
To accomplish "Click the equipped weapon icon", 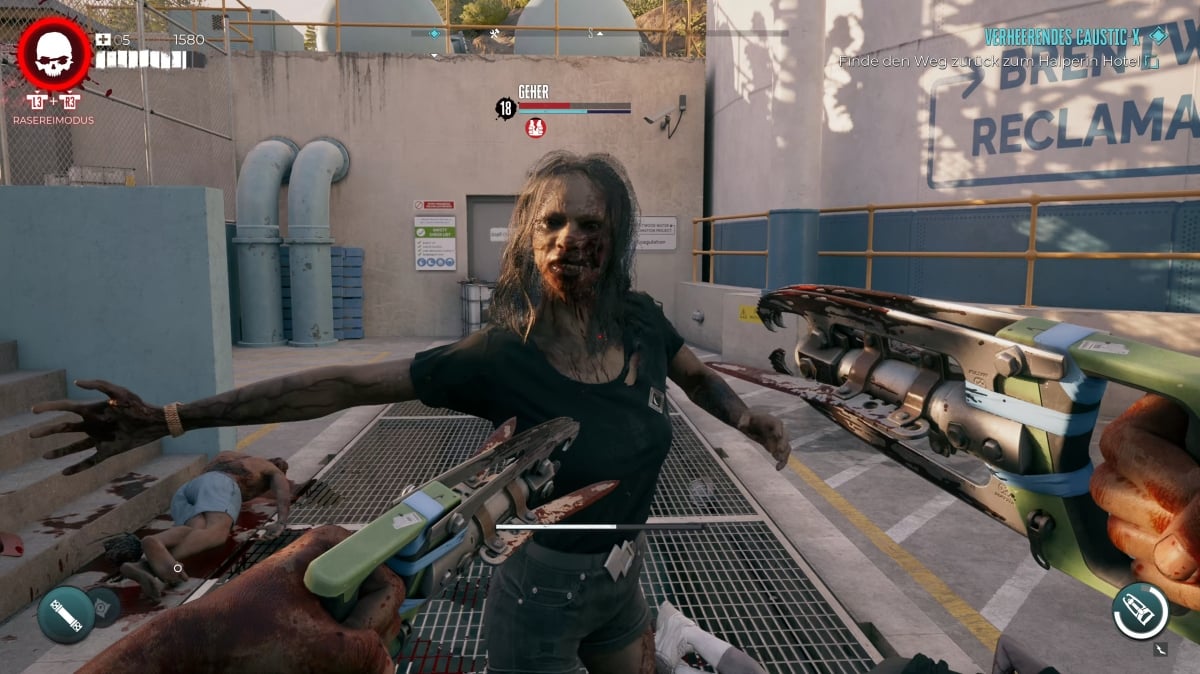I will (1139, 610).
